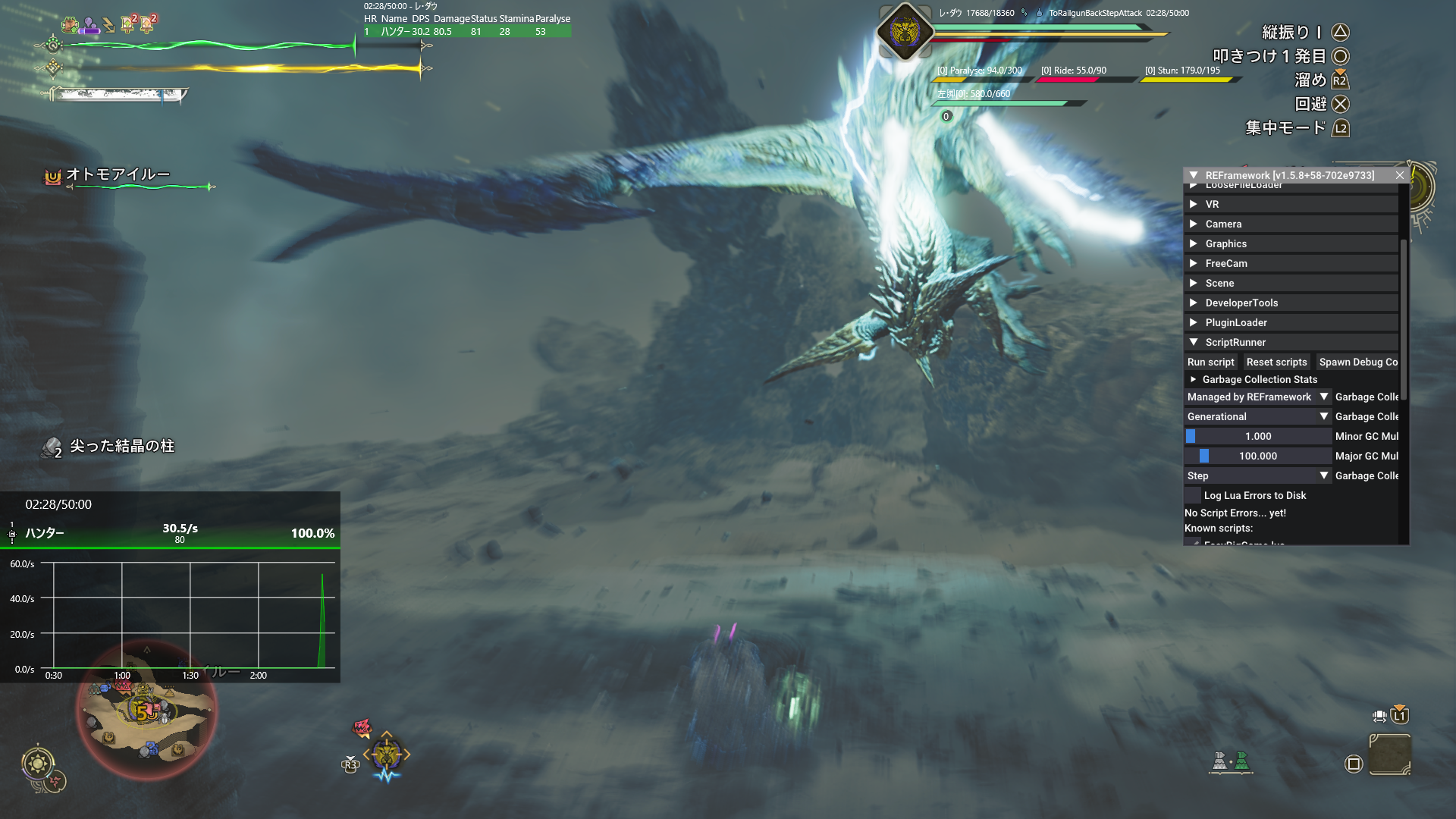This screenshot has width=1456, height=819.
Task: Expand the VR section
Action: pos(1212,204)
